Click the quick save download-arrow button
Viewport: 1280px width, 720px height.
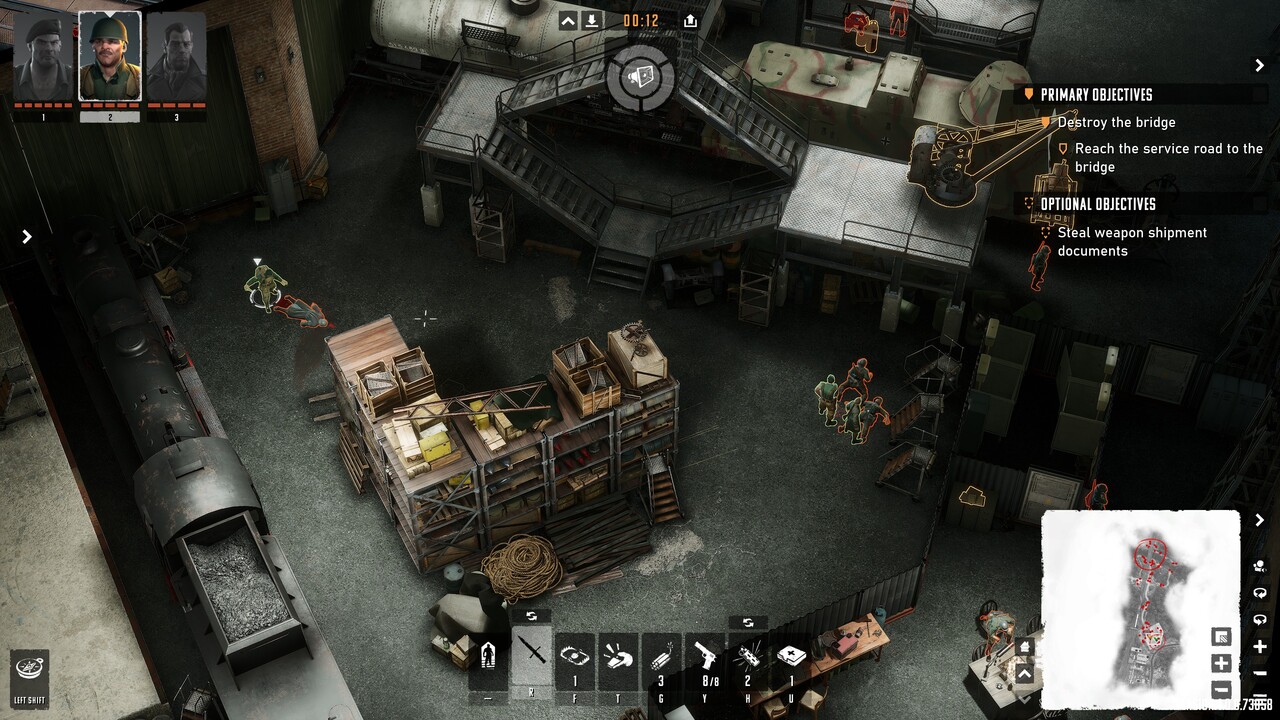594,20
